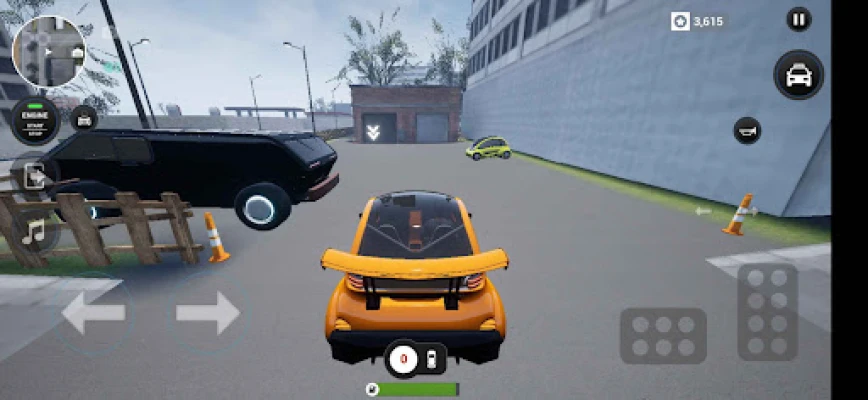Tap the small toolbox icon near Engine button
This screenshot has width=868, height=400.
pyautogui.click(x=84, y=119)
